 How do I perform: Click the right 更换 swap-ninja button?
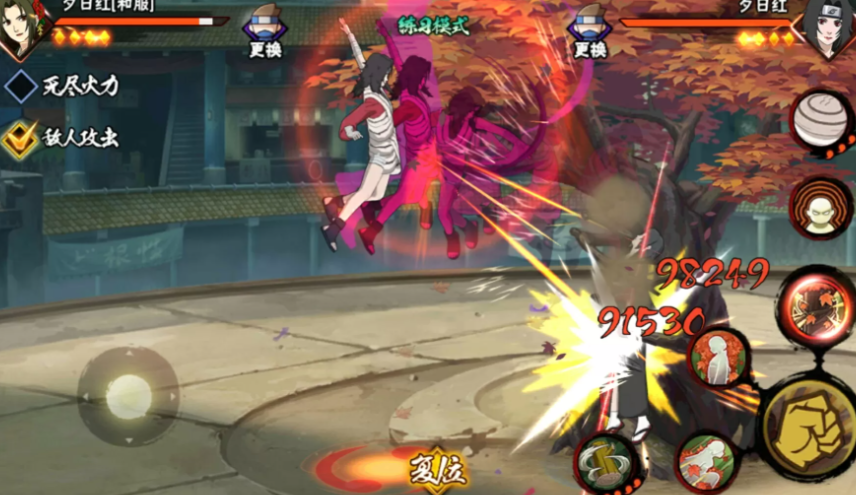pyautogui.click(x=589, y=34)
